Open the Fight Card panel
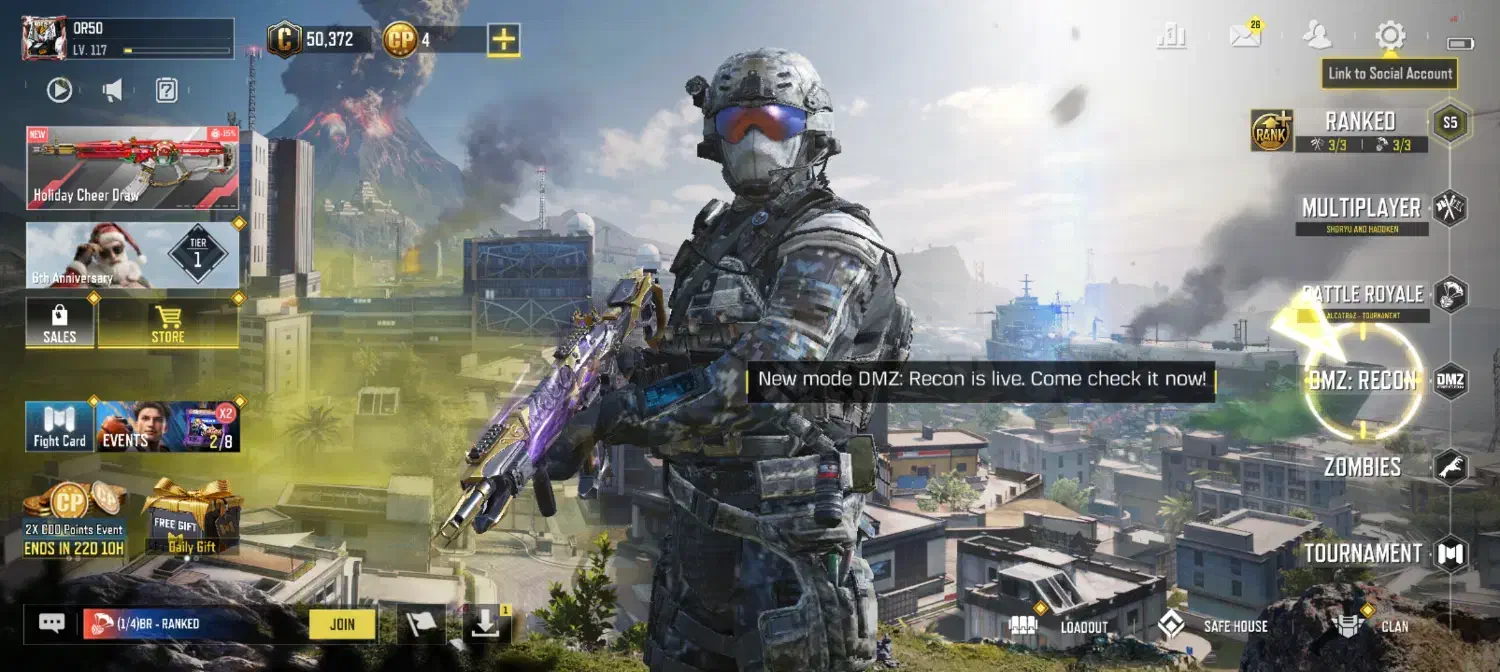The image size is (1500, 672). [x=60, y=427]
